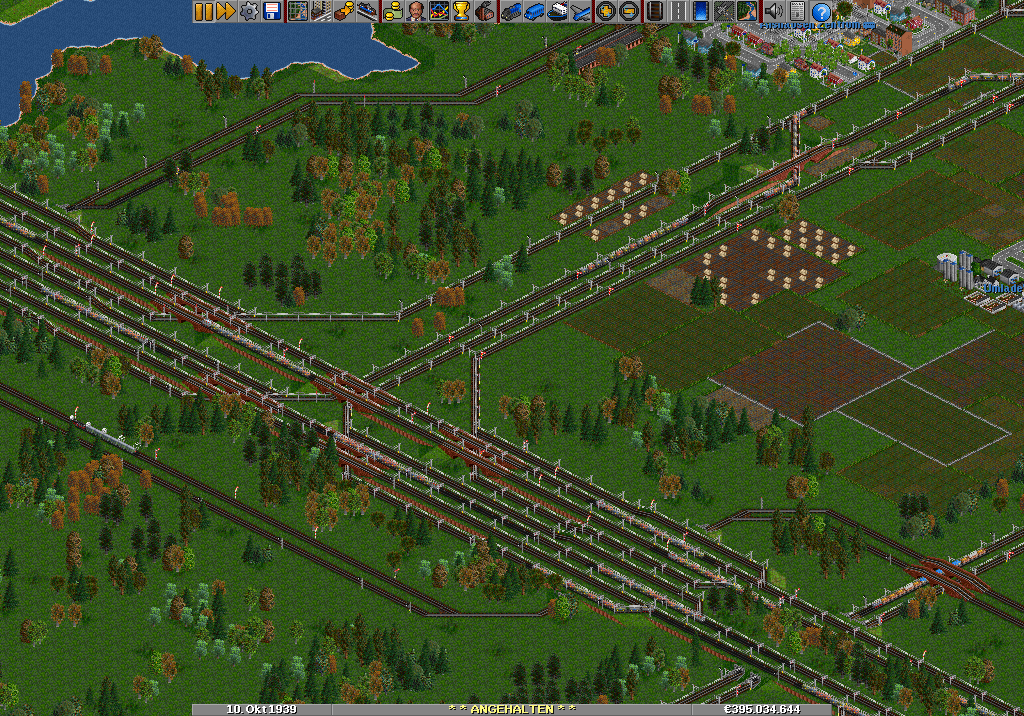This screenshot has width=1024, height=716.
Task: Show the world map
Action: (297, 11)
